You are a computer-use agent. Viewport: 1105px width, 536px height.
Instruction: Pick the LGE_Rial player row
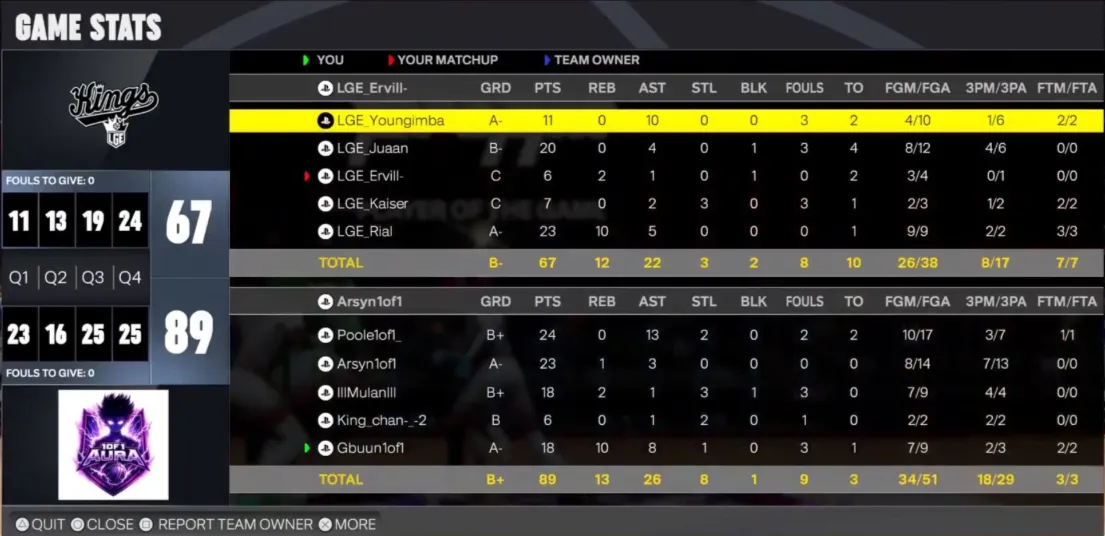364,232
